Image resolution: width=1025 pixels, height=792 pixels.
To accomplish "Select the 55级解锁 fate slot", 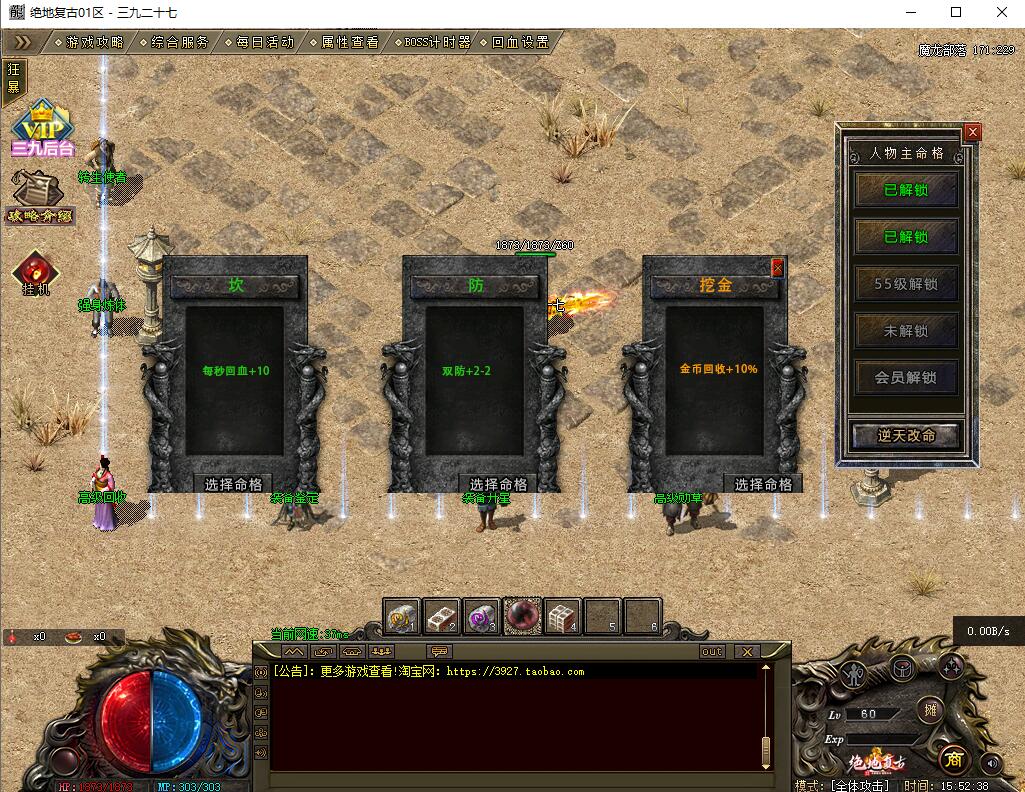I will pos(906,284).
